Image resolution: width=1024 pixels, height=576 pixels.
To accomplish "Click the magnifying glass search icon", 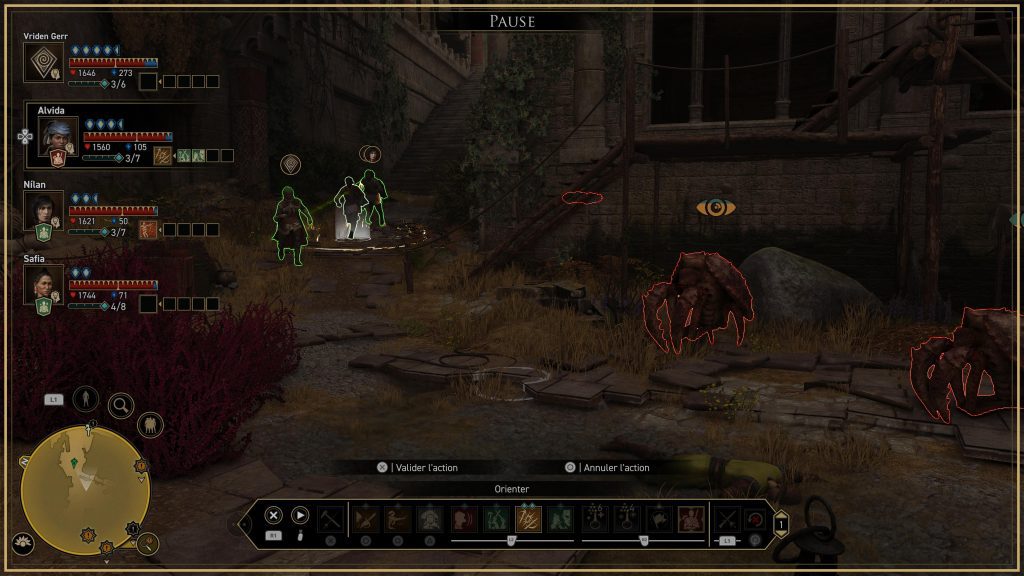I will tap(121, 405).
